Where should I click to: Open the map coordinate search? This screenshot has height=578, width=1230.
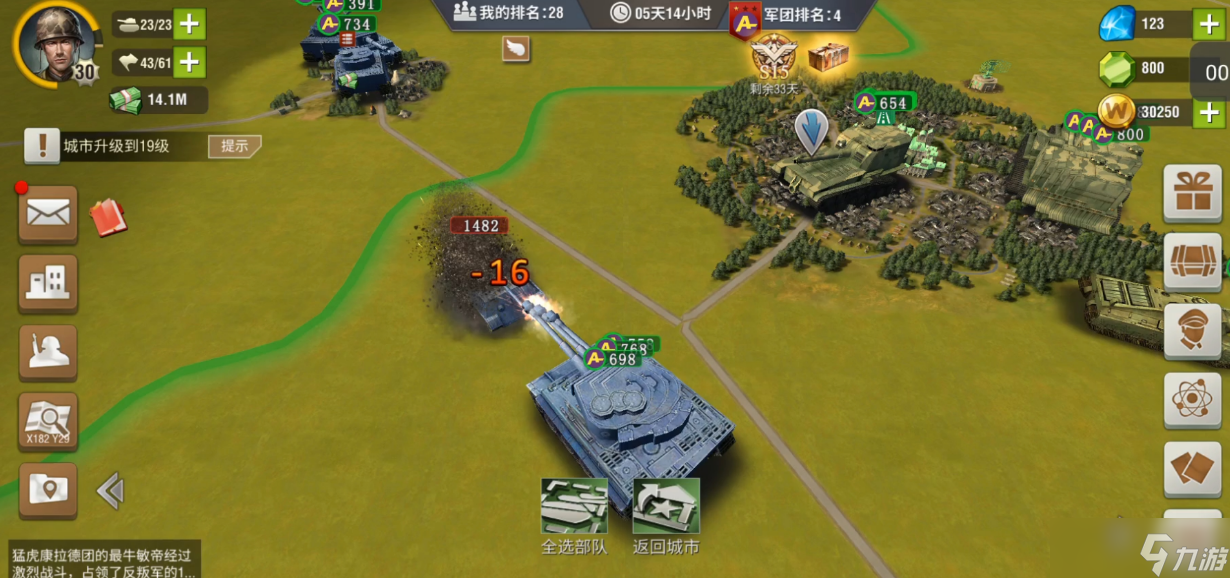[48, 421]
